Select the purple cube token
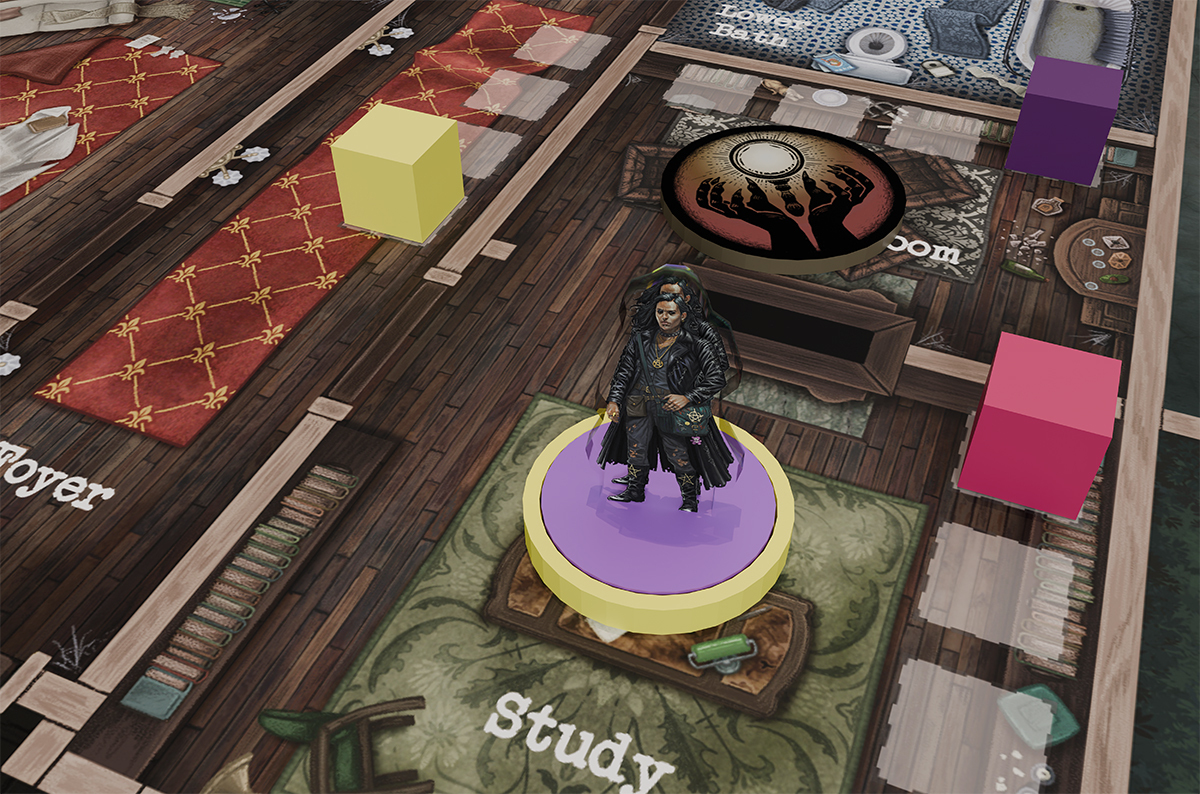The image size is (1200, 794). coord(1063,120)
